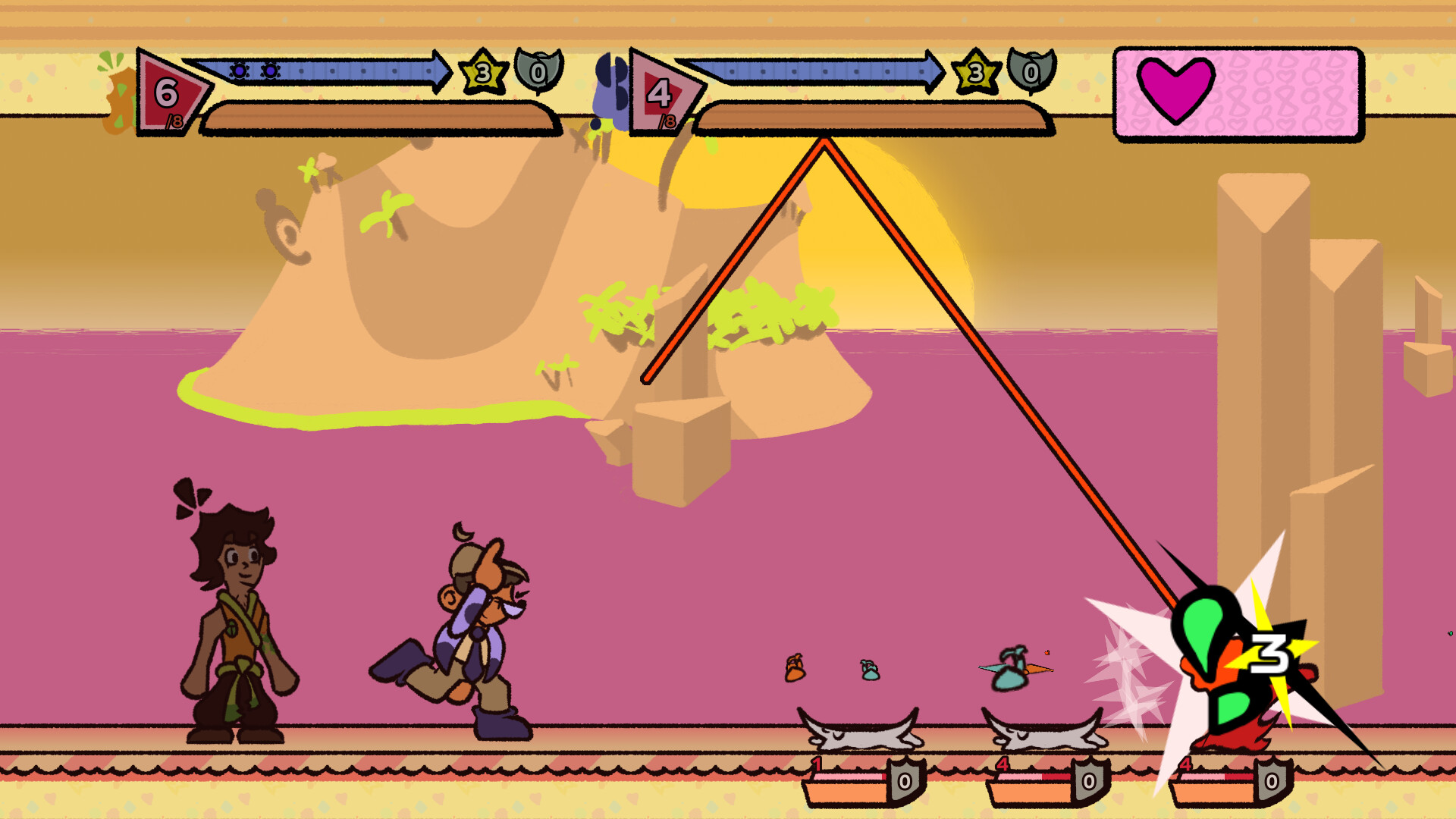Click the gray shield icon beside the star
The image size is (1456, 819).
535,73
